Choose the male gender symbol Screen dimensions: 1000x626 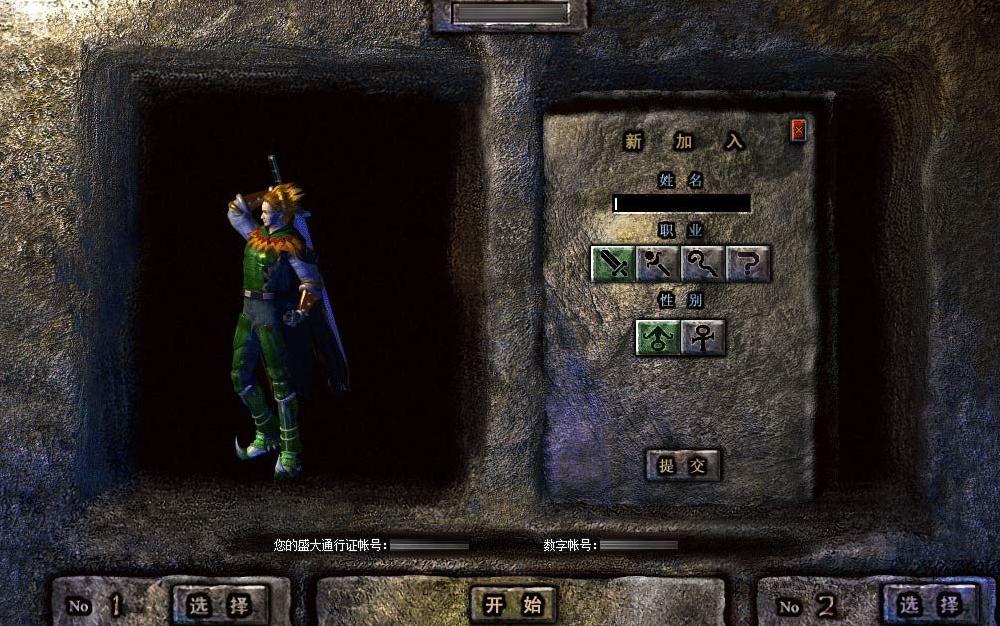658,338
